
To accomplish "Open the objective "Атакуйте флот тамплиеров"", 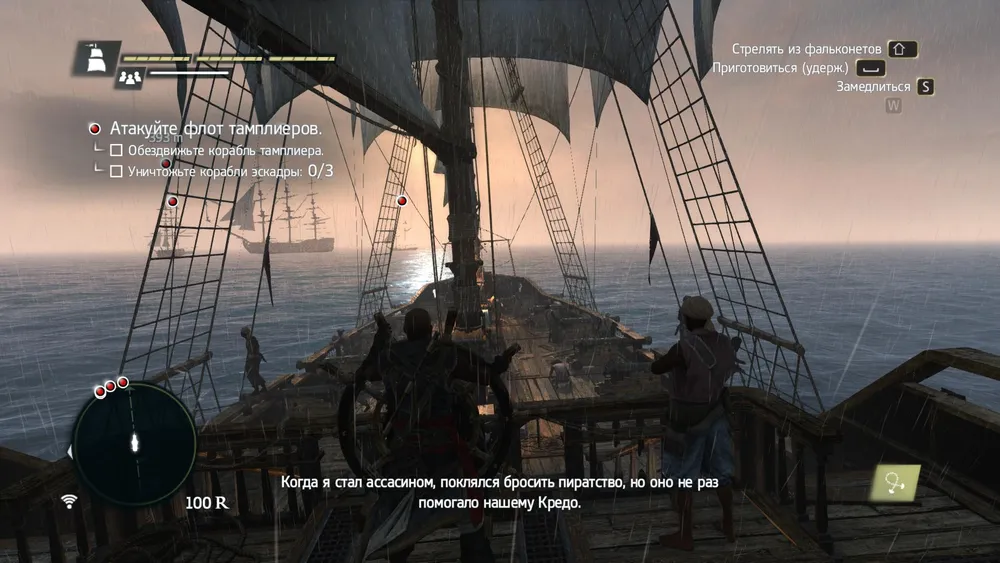I will [x=214, y=129].
